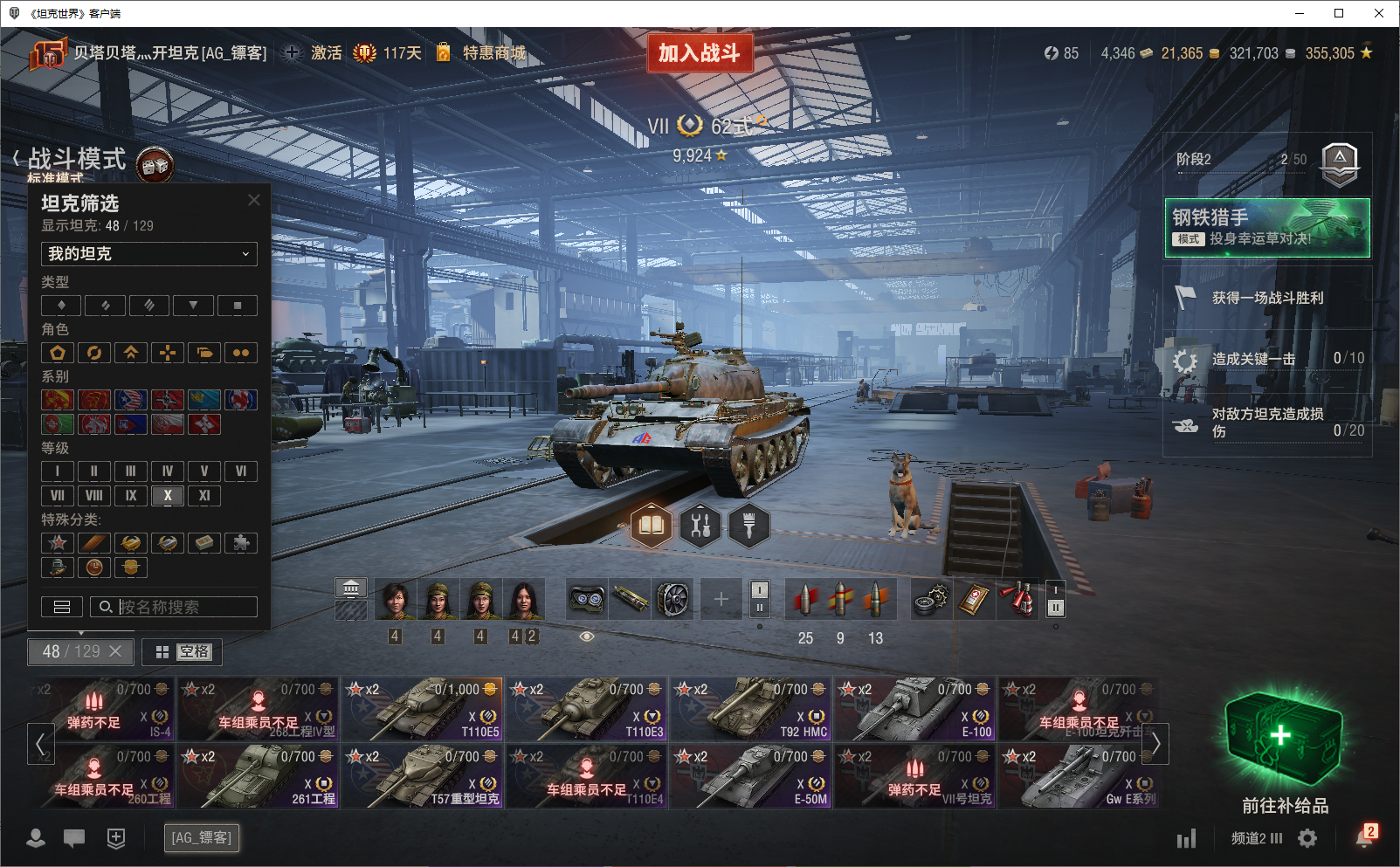Select the E-100 tank card
Viewport: 1400px width, 867px height.
[x=915, y=709]
